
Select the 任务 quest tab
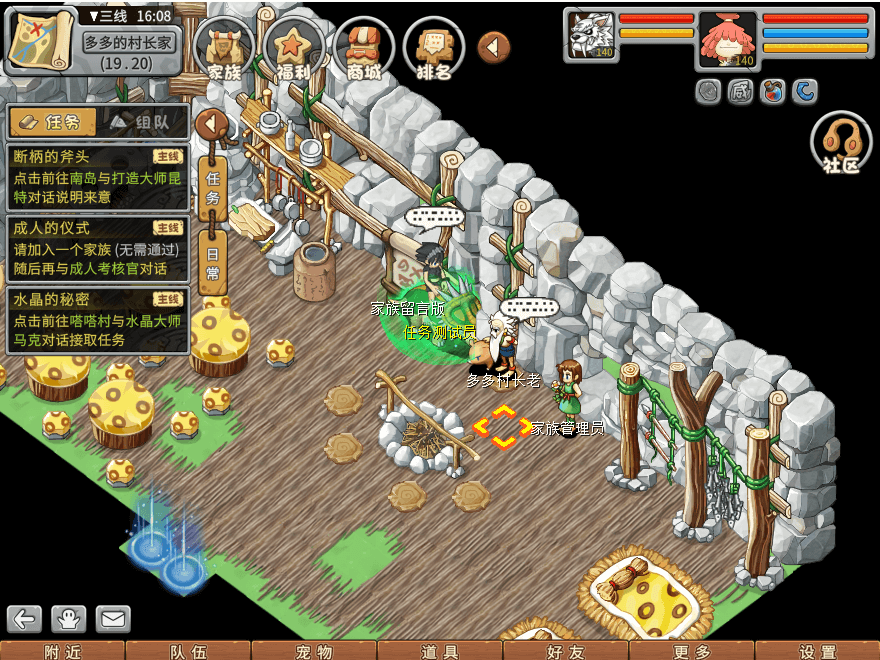(x=53, y=122)
